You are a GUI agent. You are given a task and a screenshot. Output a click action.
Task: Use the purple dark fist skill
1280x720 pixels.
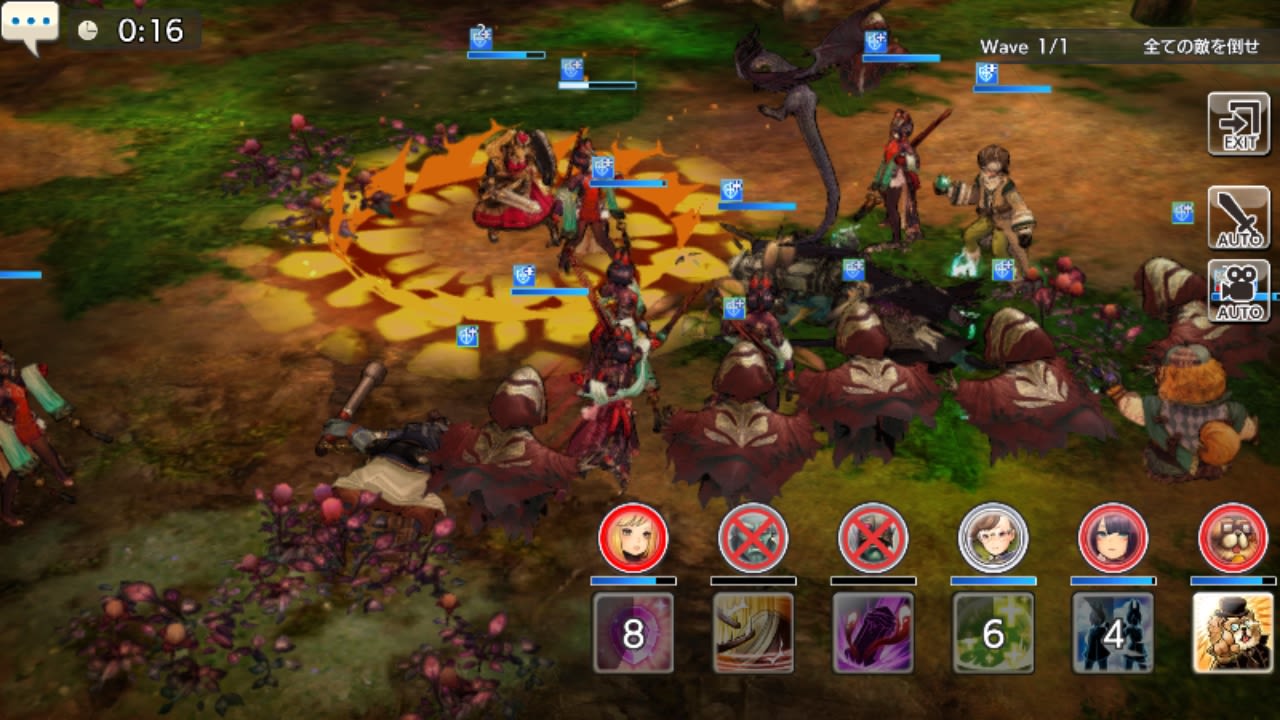point(873,632)
